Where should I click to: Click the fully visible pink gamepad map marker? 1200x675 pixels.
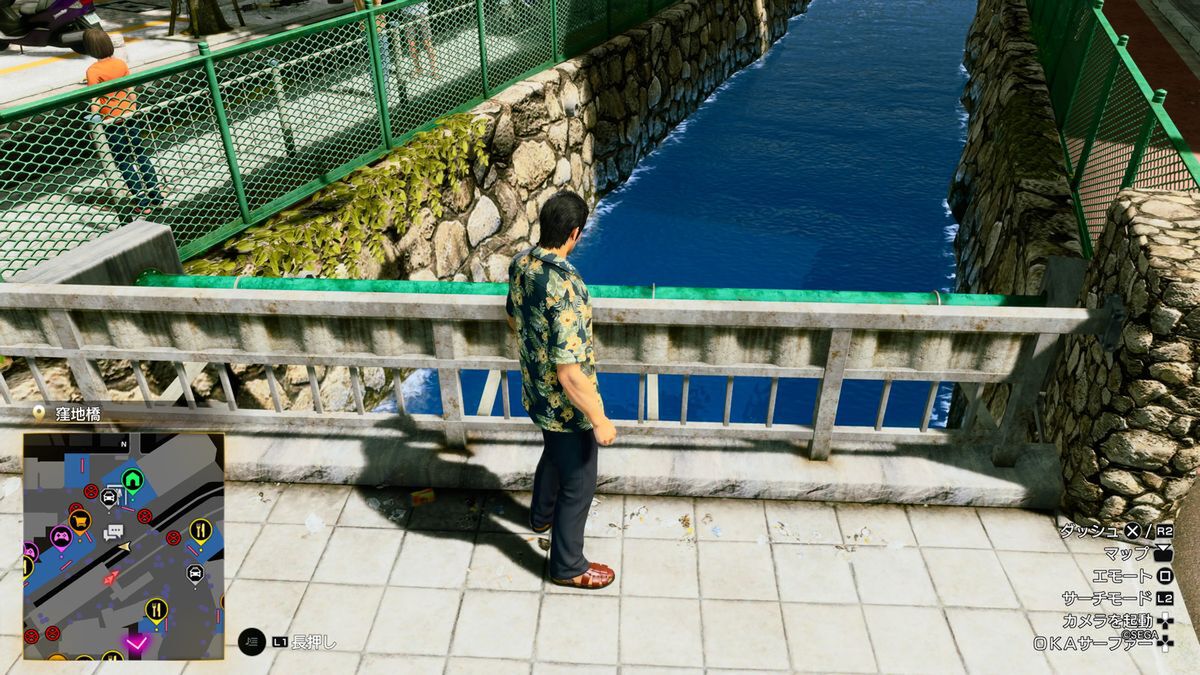(x=61, y=535)
